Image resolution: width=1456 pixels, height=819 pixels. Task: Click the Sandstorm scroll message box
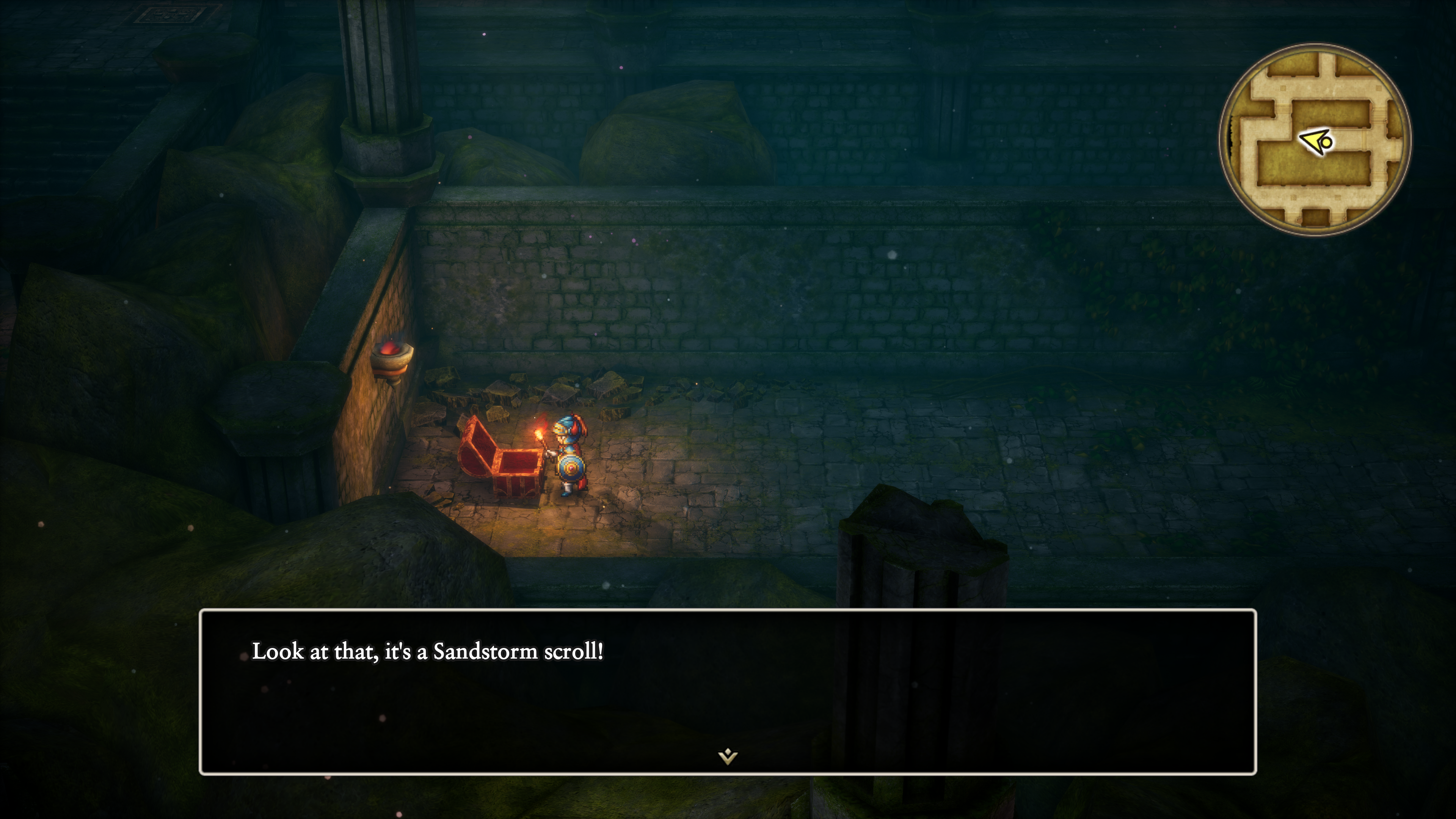coord(728,691)
